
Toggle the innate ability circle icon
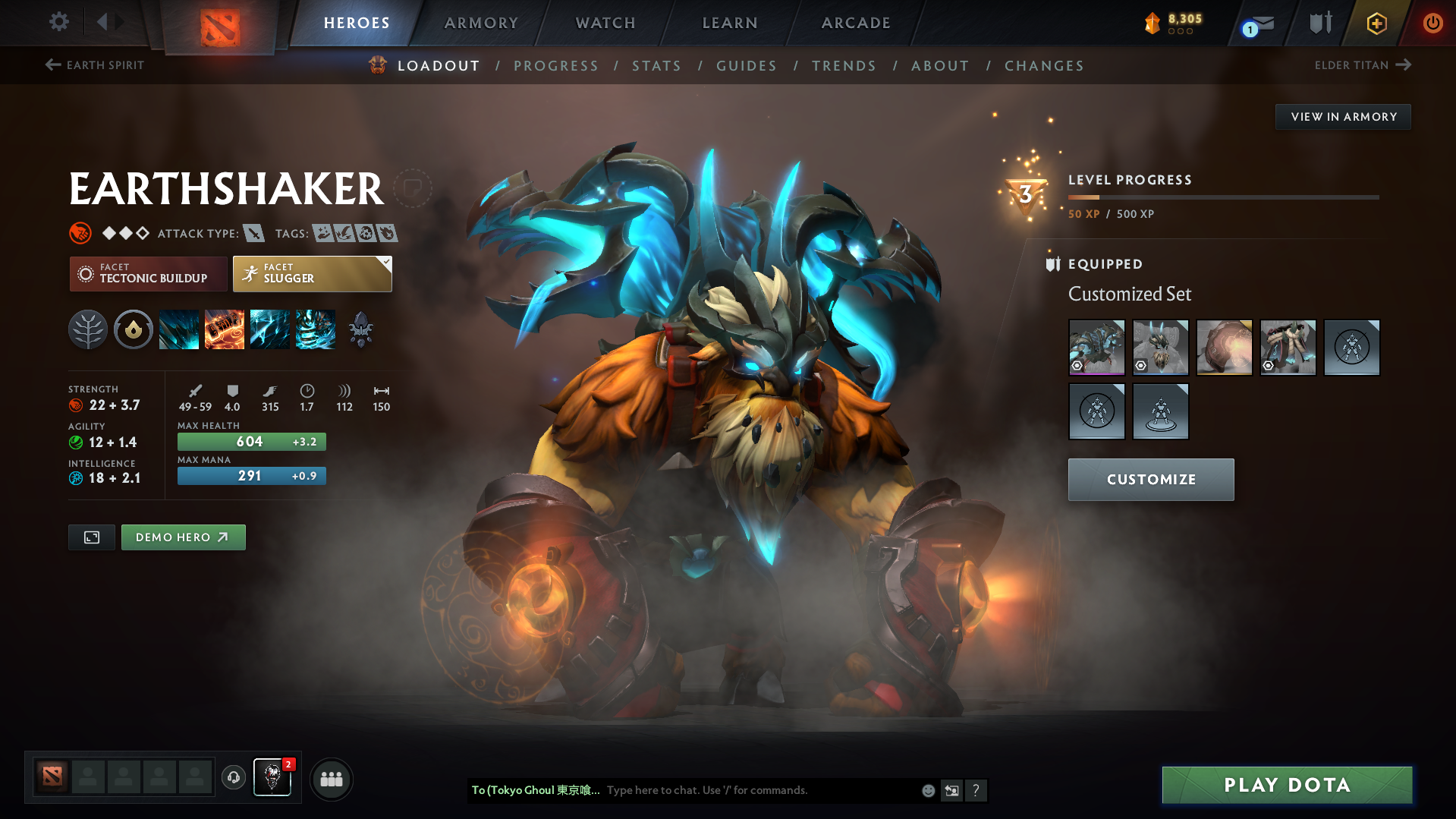(x=134, y=329)
